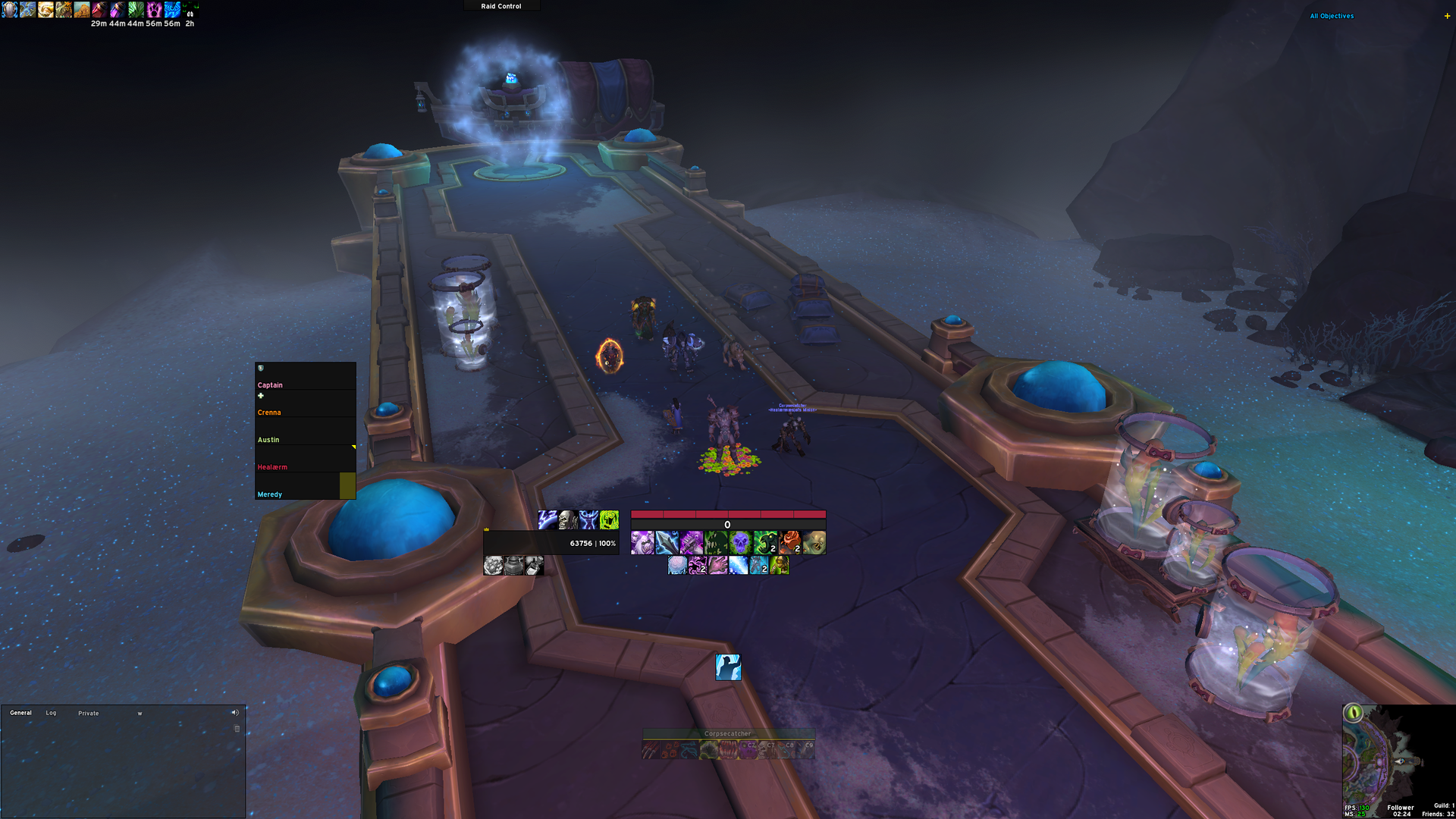
Task: Click the purple skull debuff on target bar
Action: point(739,541)
